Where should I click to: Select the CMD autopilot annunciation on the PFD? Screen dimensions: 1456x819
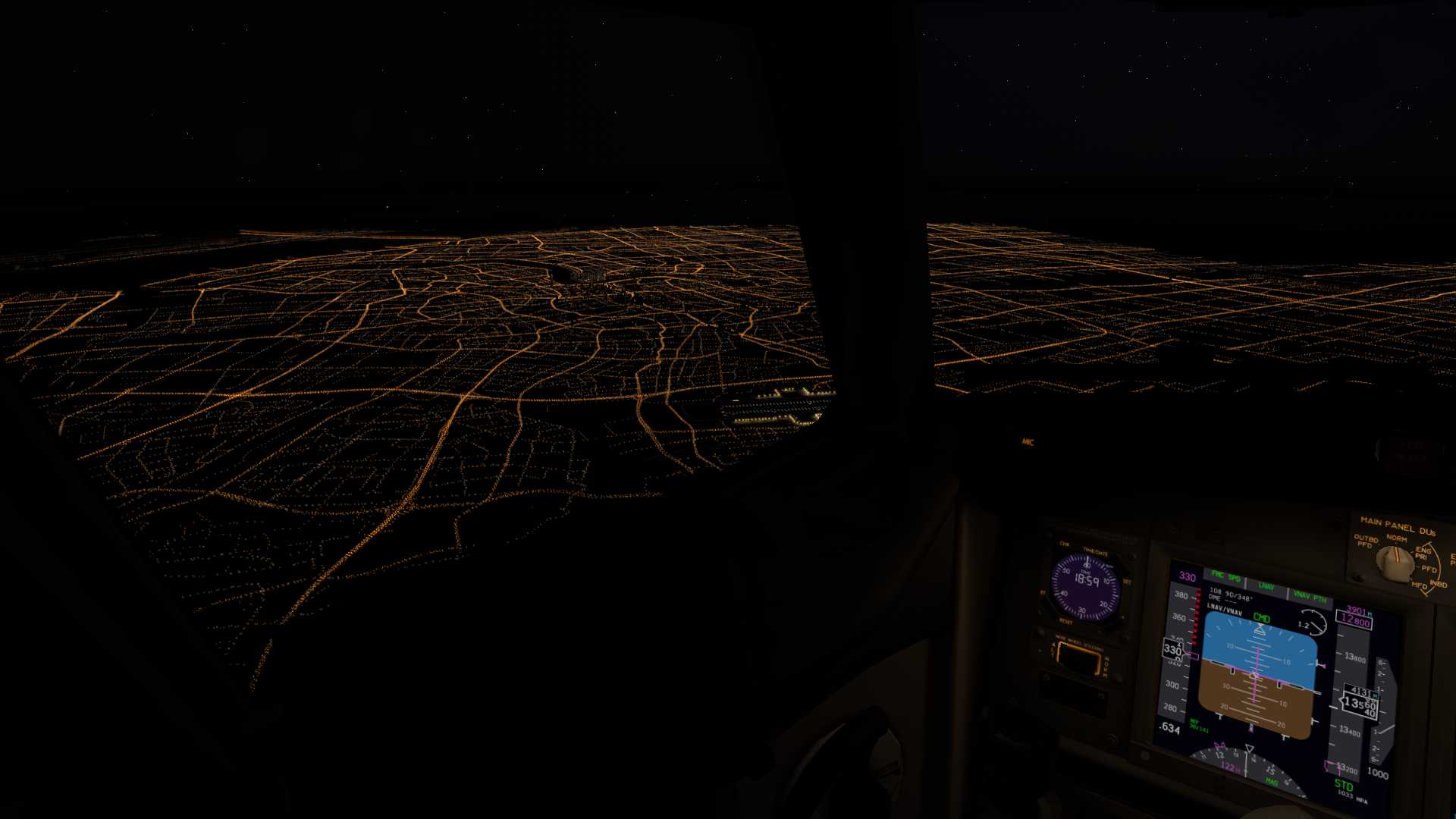click(1261, 618)
